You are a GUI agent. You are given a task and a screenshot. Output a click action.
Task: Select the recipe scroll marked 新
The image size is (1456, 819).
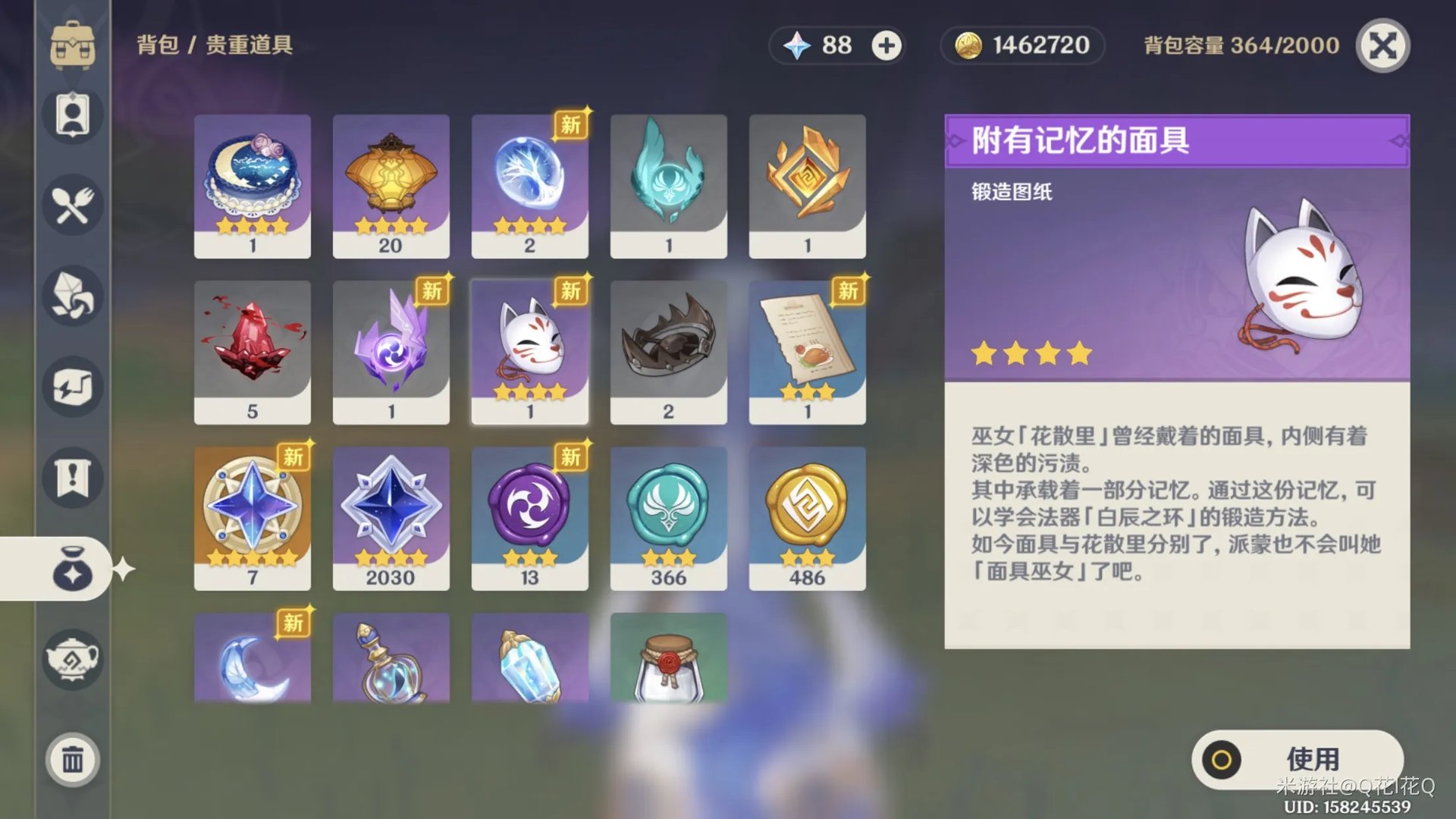pos(808,350)
